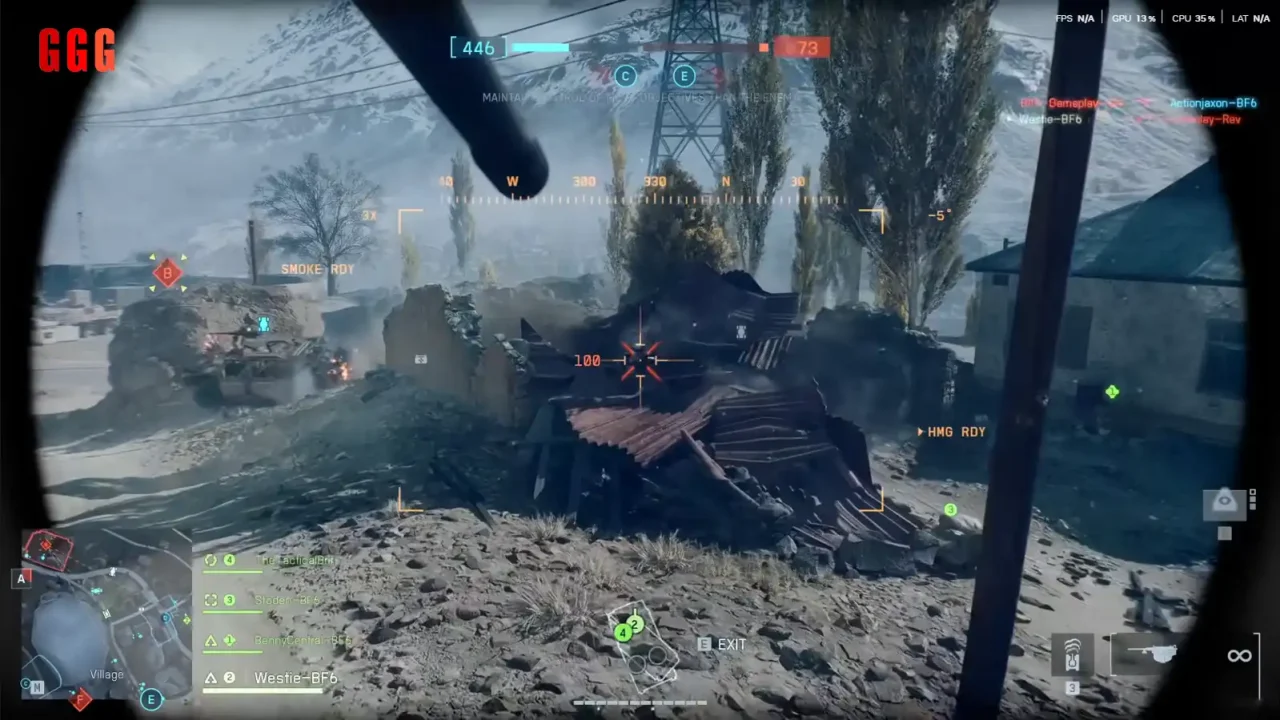Click the GGG logo in the top left
The image size is (1280, 720).
click(x=76, y=50)
